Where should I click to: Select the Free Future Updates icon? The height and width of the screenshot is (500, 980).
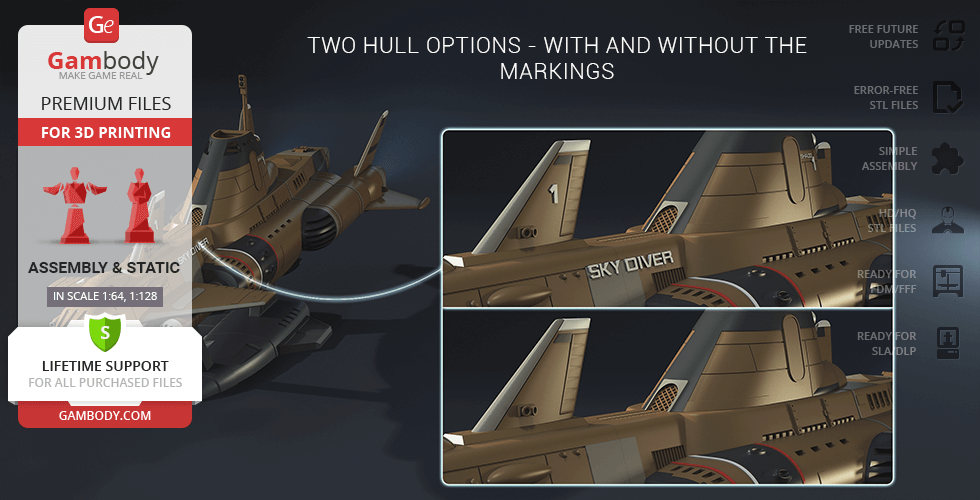click(x=946, y=37)
